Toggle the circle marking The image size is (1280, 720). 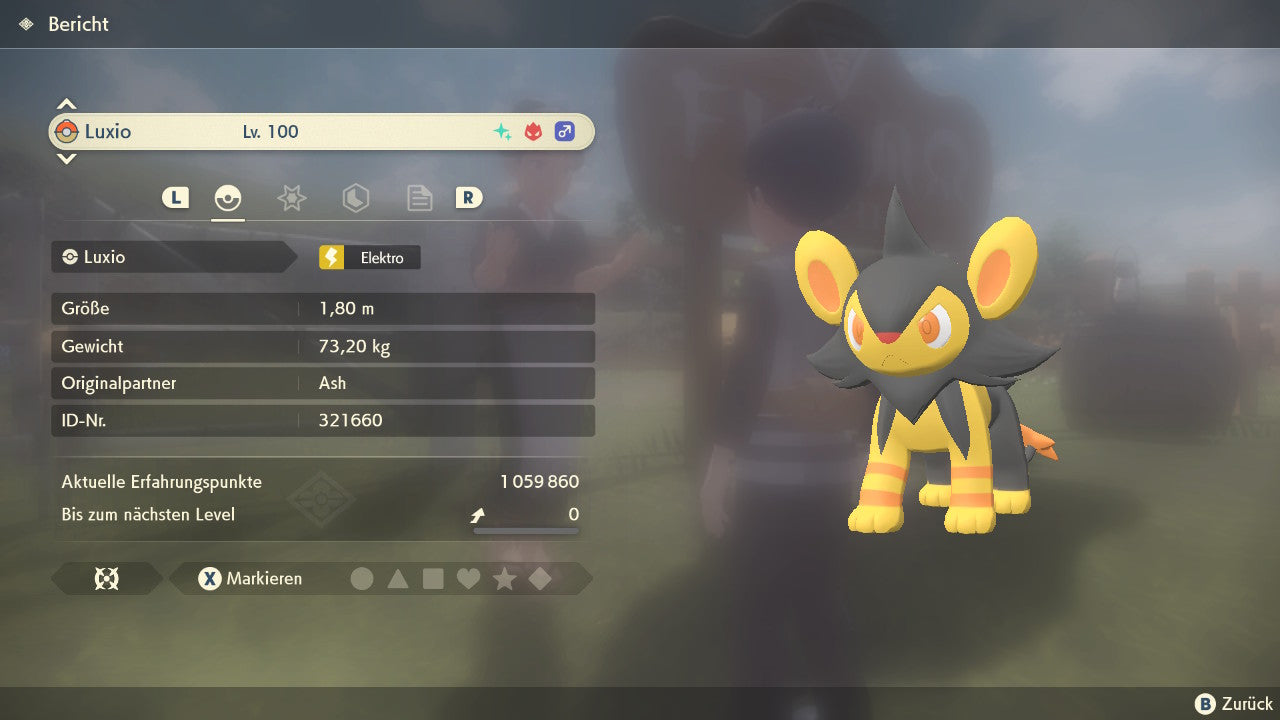[362, 578]
